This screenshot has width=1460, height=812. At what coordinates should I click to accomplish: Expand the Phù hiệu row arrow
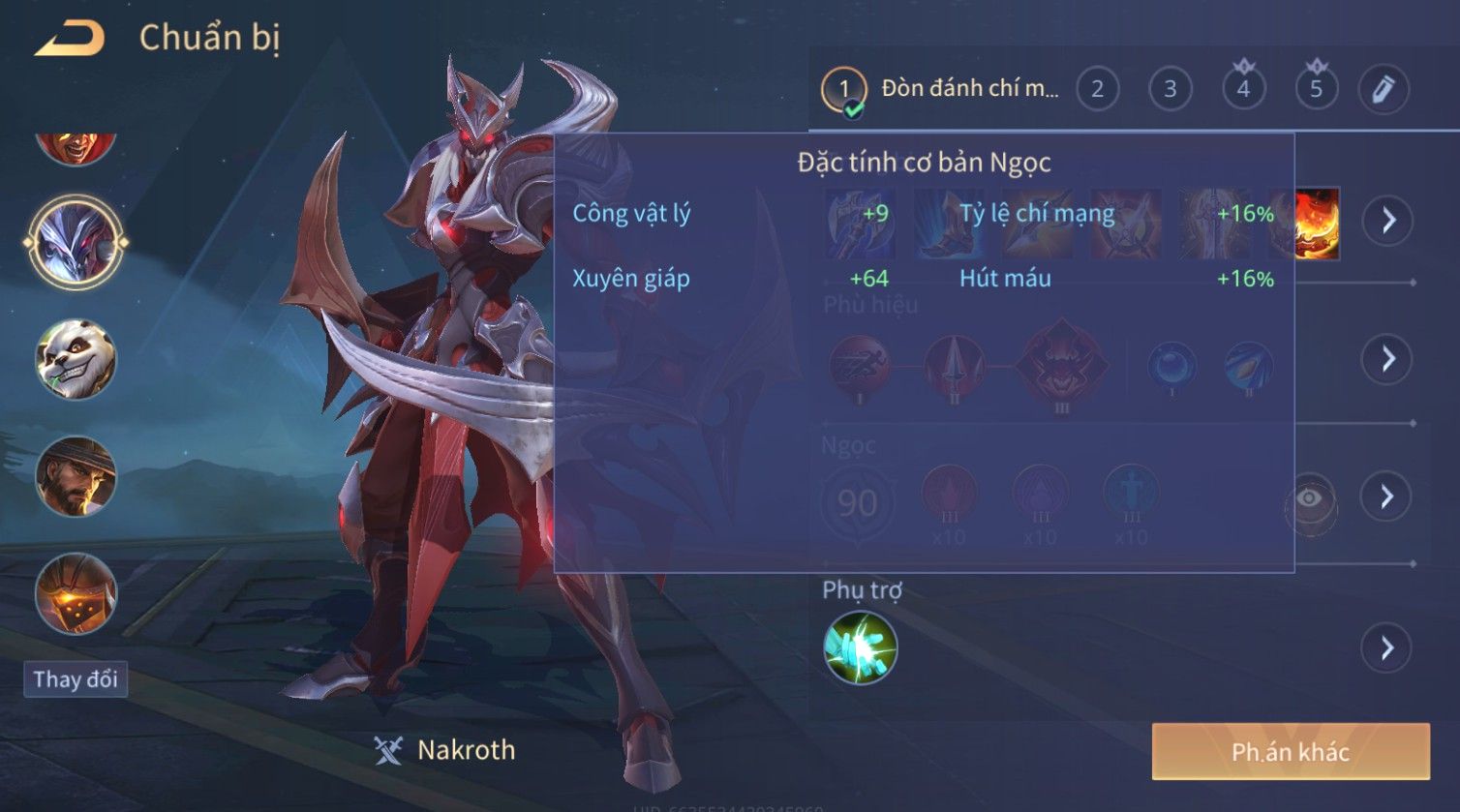click(x=1387, y=359)
